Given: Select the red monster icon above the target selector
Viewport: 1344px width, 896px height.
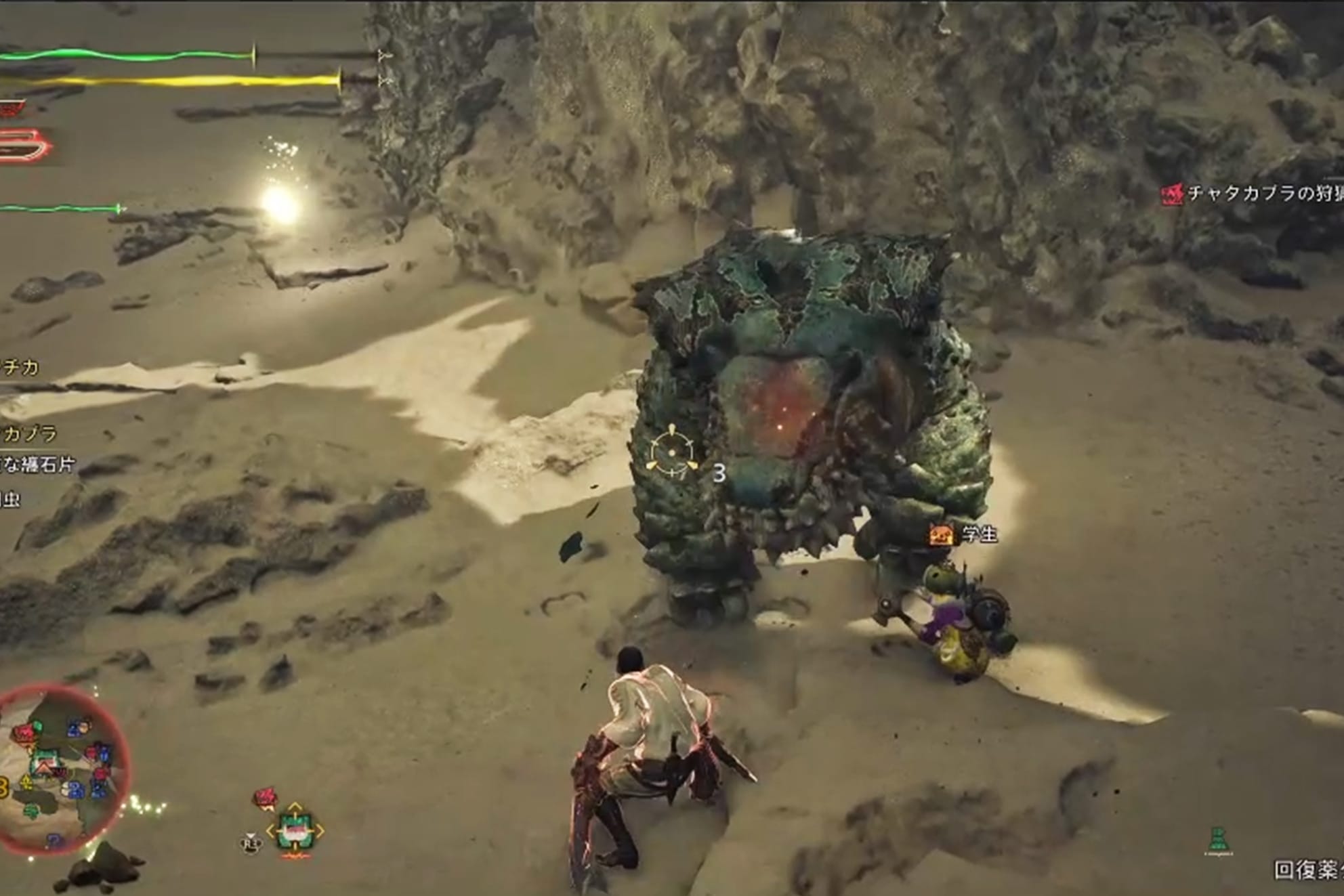Looking at the screenshot, I should pyautogui.click(x=266, y=798).
